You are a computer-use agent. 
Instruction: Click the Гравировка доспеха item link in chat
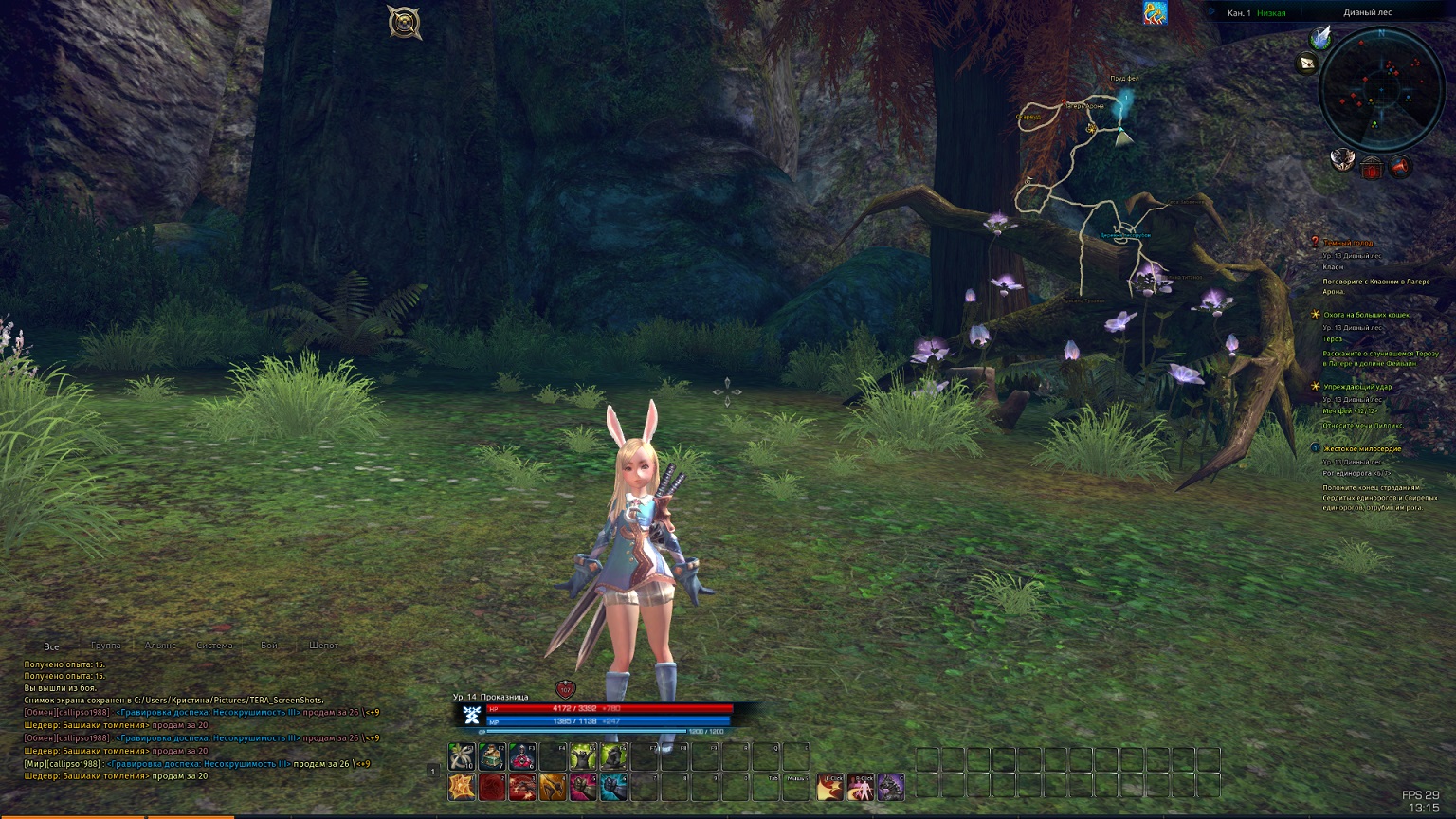[207, 712]
